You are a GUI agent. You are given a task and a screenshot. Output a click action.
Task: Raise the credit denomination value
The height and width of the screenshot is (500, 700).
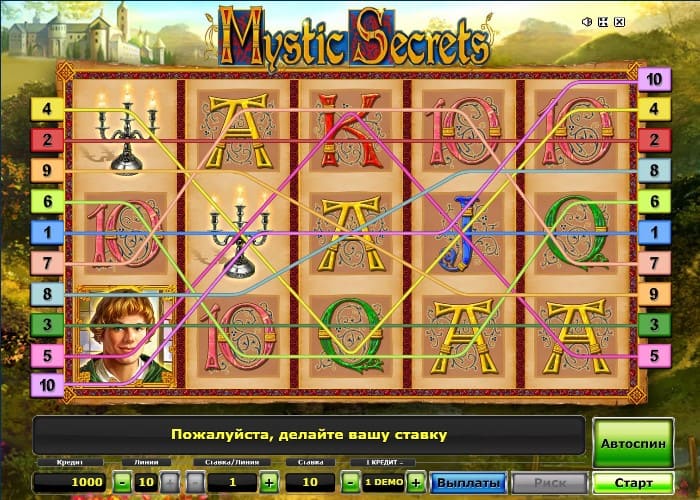click(x=416, y=482)
